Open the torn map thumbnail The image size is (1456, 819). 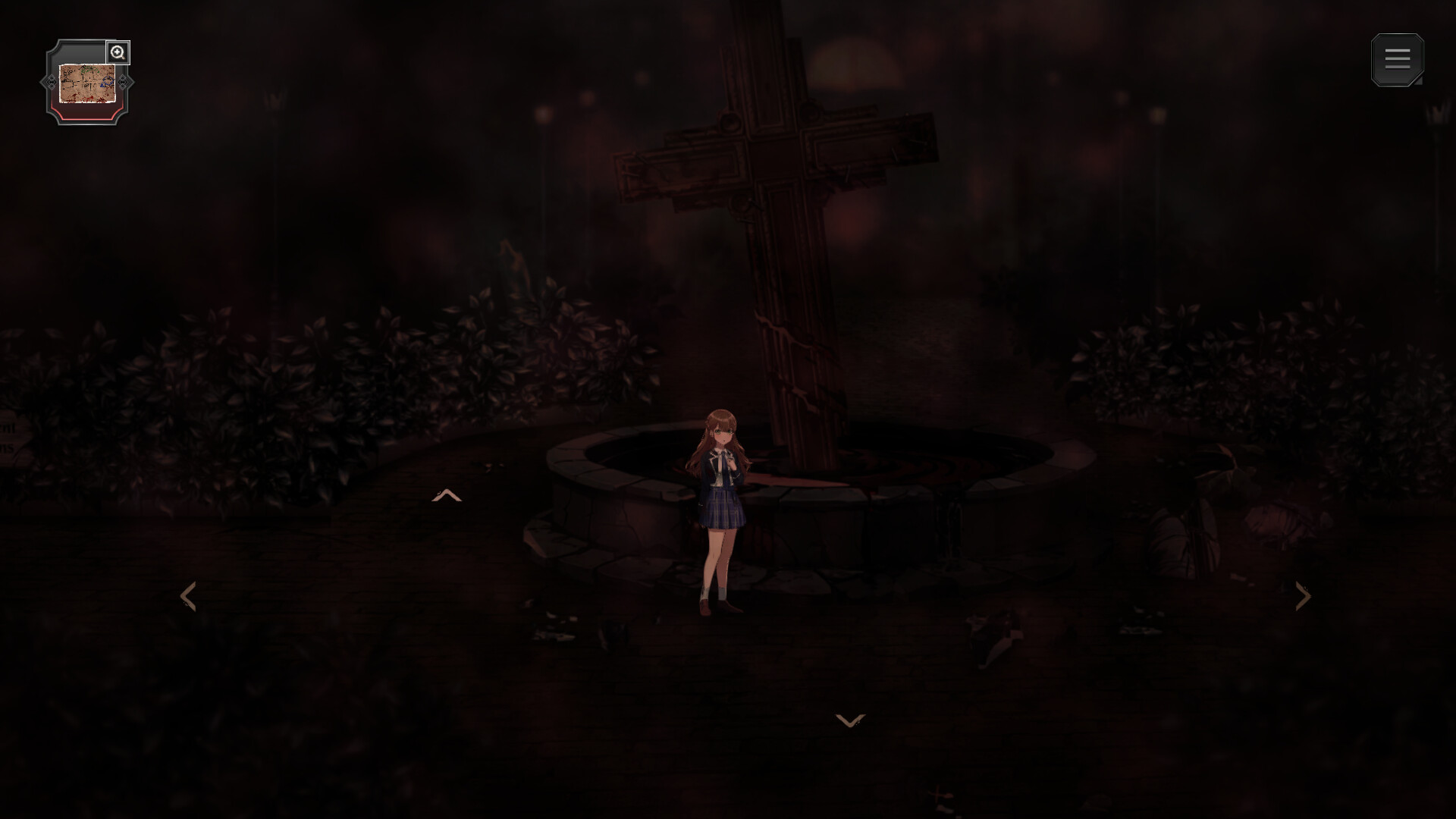tap(86, 83)
